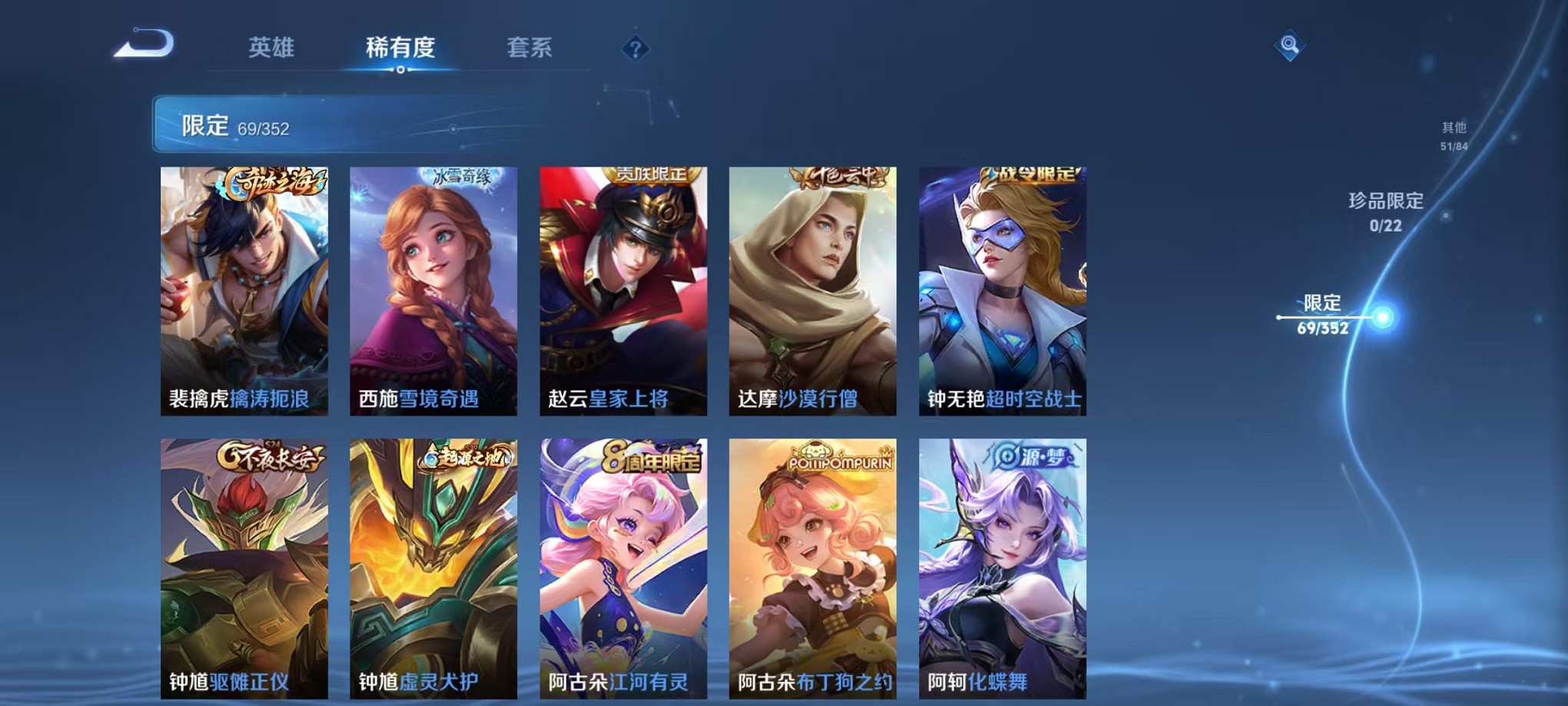Click the back arrow in the top-left corner
Image resolution: width=1568 pixels, height=706 pixels.
142,46
